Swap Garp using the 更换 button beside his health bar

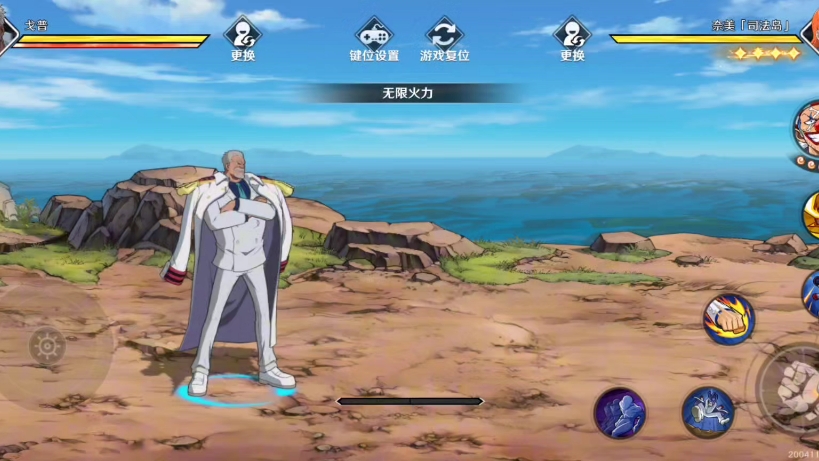243,39
